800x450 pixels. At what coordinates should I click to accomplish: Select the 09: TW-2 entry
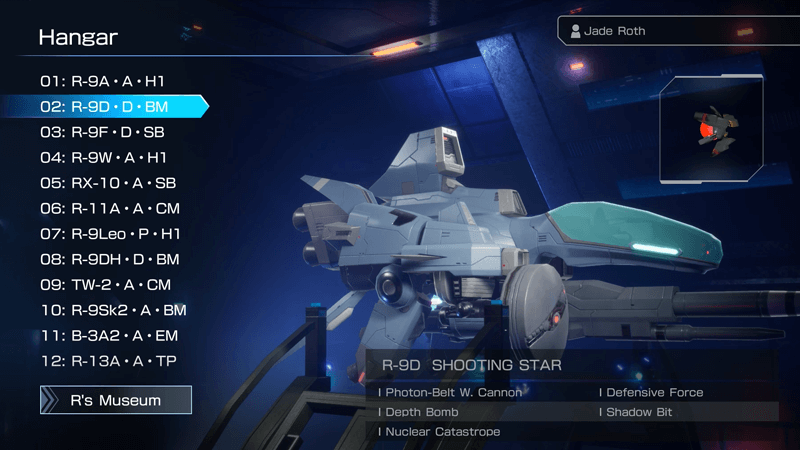(105, 285)
